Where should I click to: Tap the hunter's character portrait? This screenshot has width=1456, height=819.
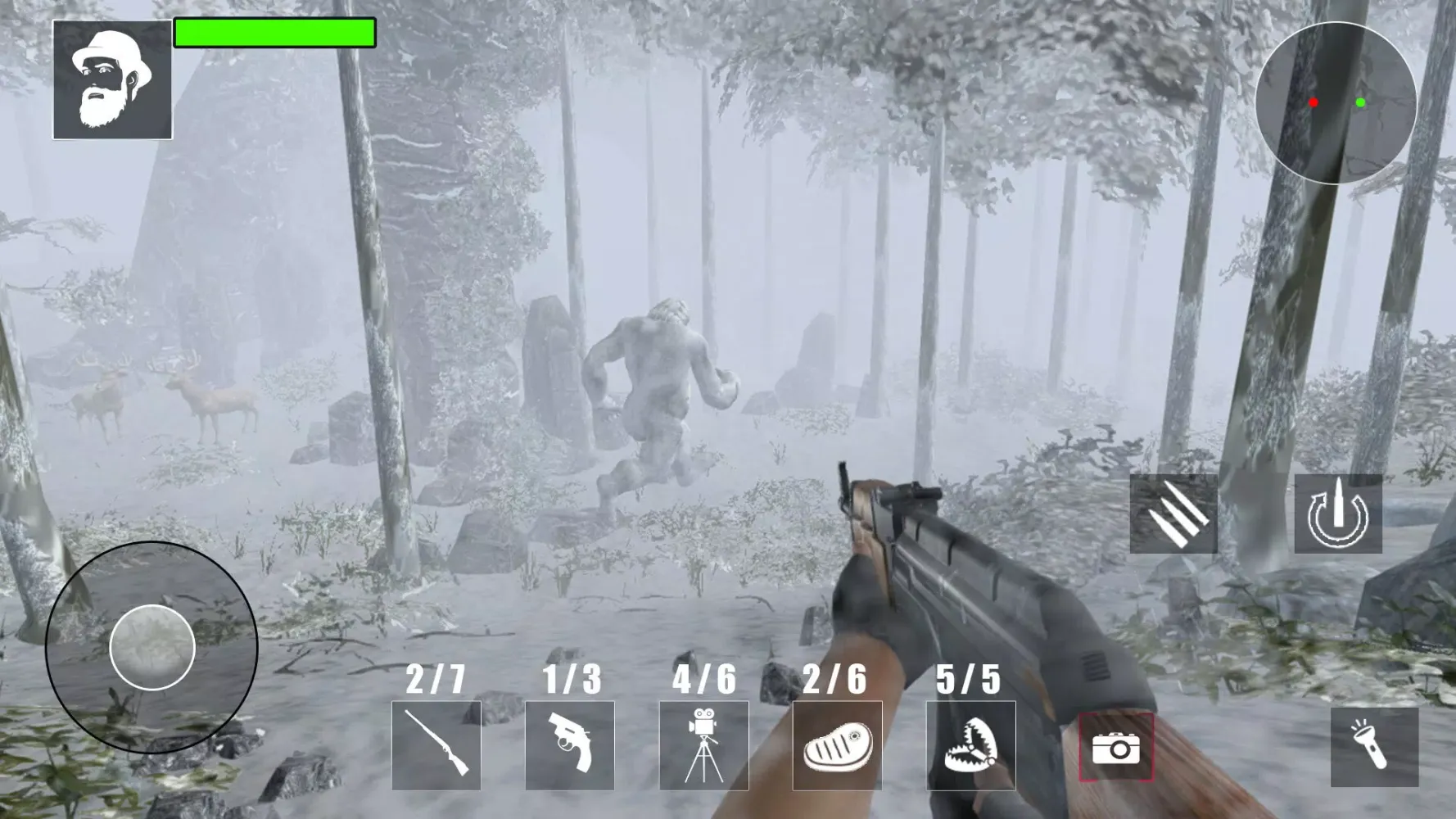tap(114, 78)
